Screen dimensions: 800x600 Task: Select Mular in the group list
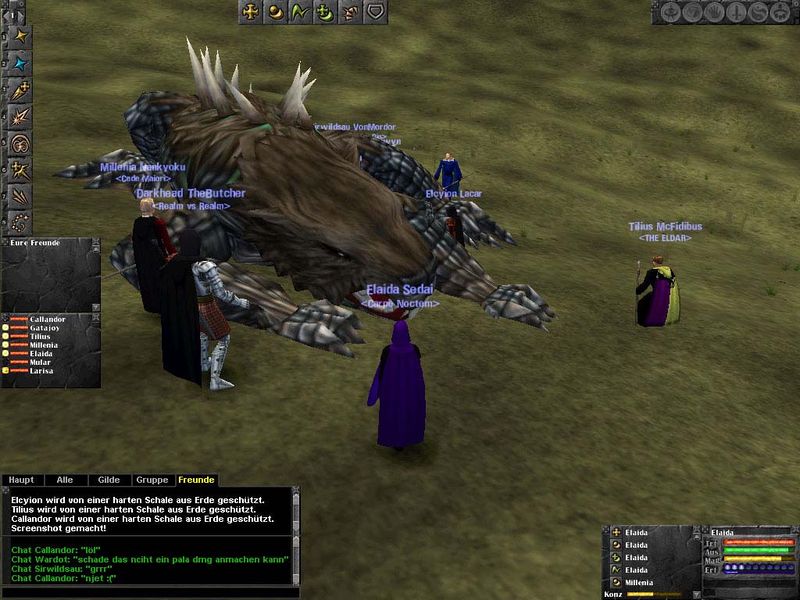pos(40,362)
